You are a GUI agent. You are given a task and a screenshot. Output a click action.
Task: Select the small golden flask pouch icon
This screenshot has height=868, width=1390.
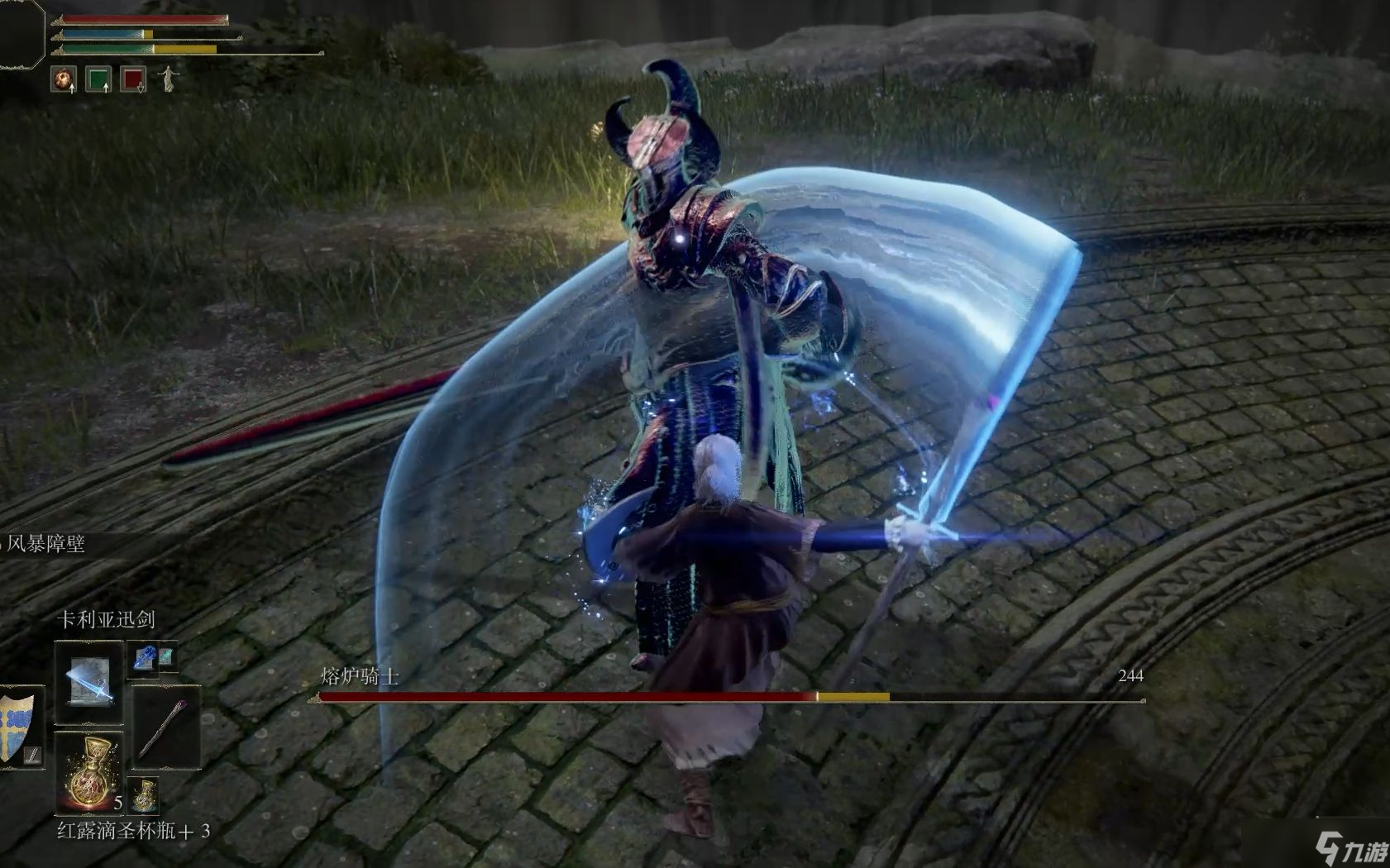145,796
